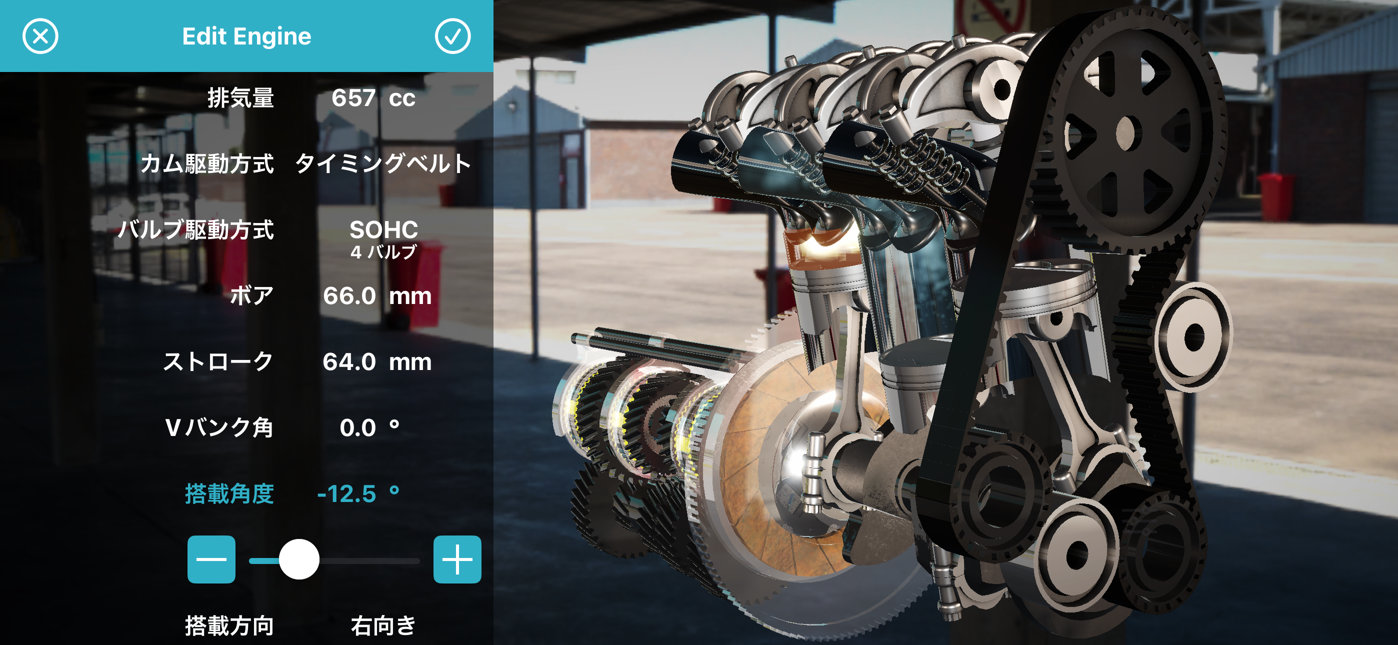
Task: Close the Edit Engine panel with X
Action: [40, 37]
